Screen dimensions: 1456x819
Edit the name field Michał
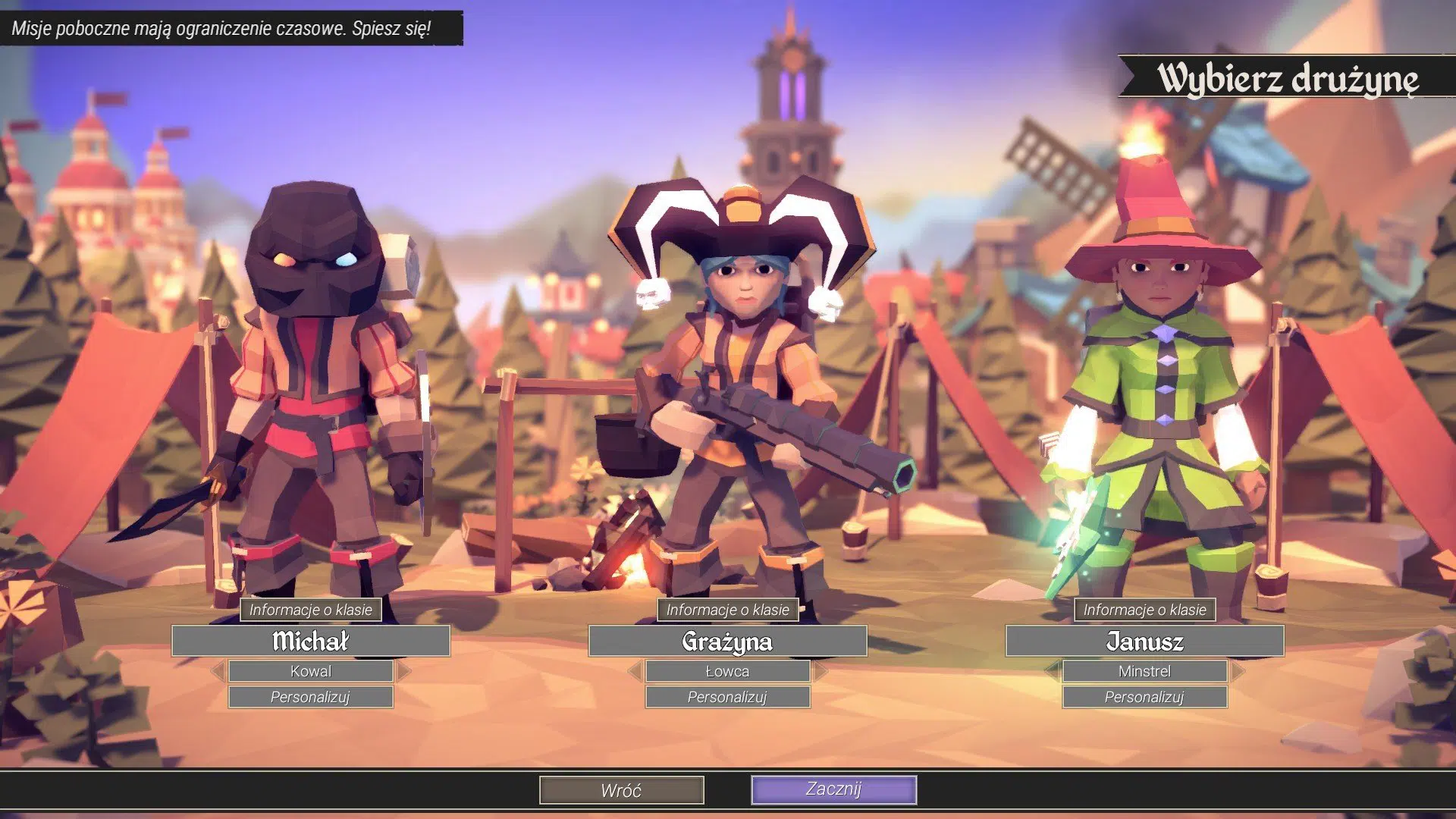pyautogui.click(x=311, y=642)
